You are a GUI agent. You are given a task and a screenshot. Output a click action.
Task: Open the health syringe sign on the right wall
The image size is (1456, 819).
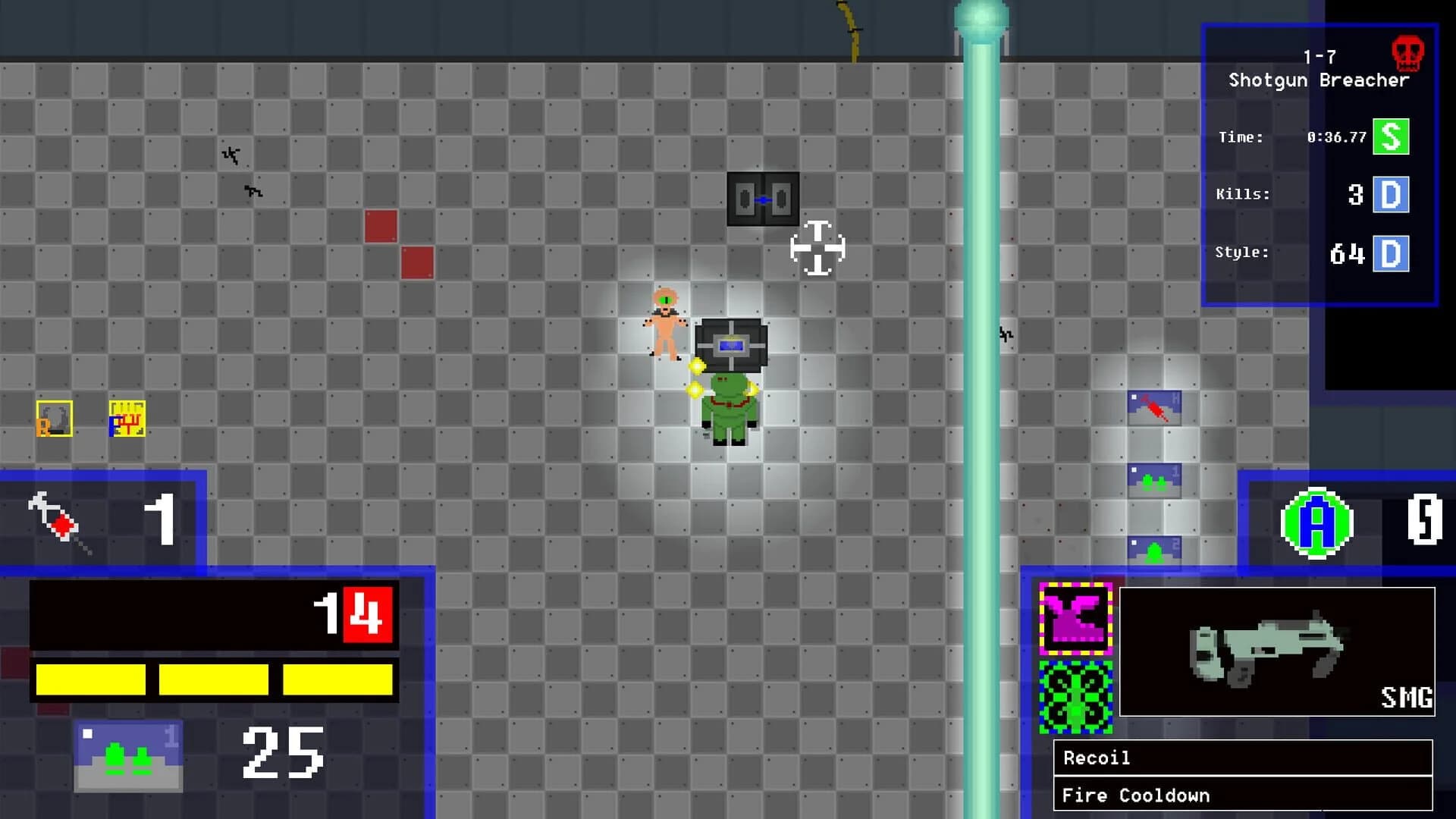[1155, 407]
